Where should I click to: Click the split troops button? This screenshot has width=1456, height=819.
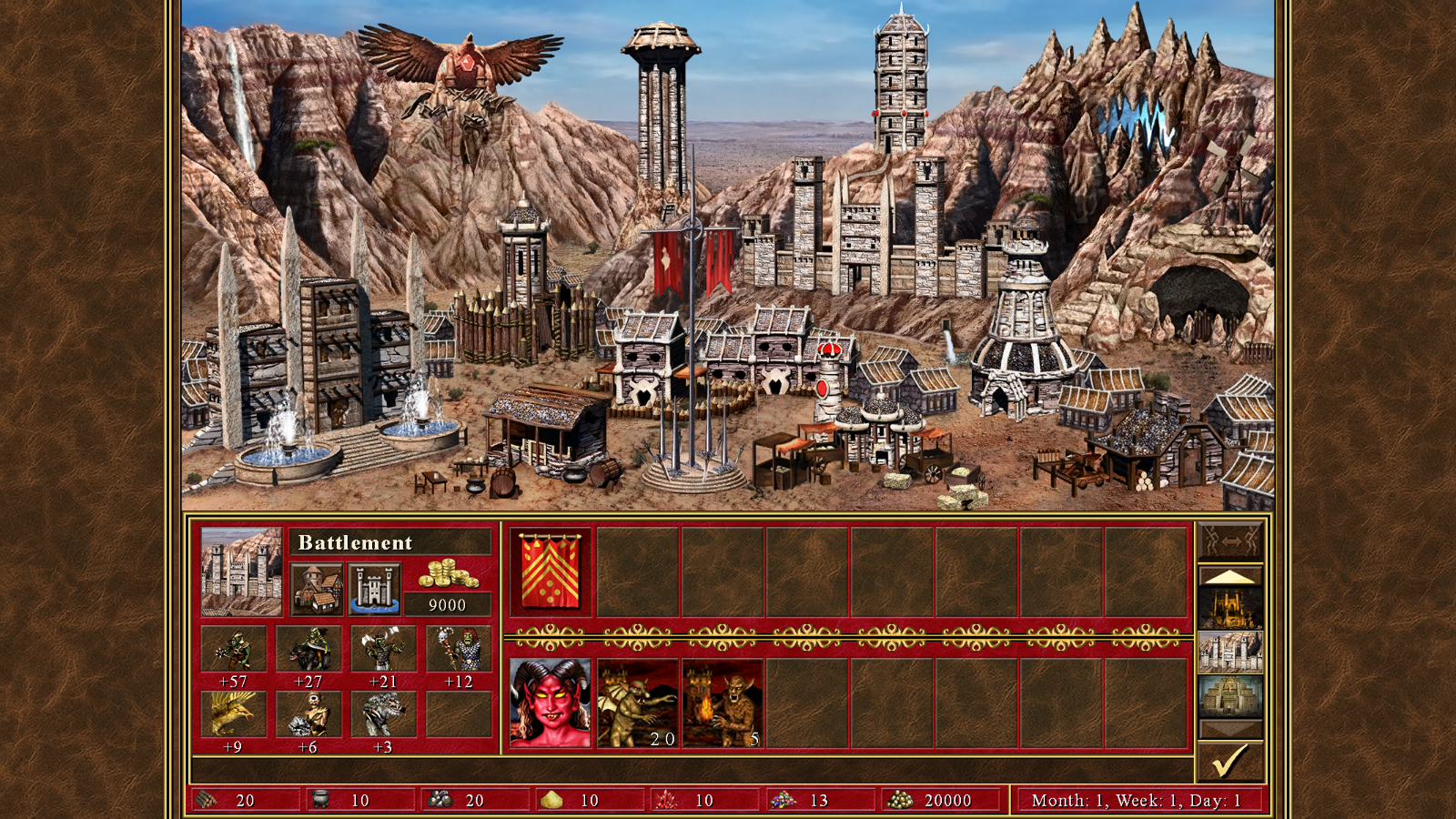(x=1230, y=541)
